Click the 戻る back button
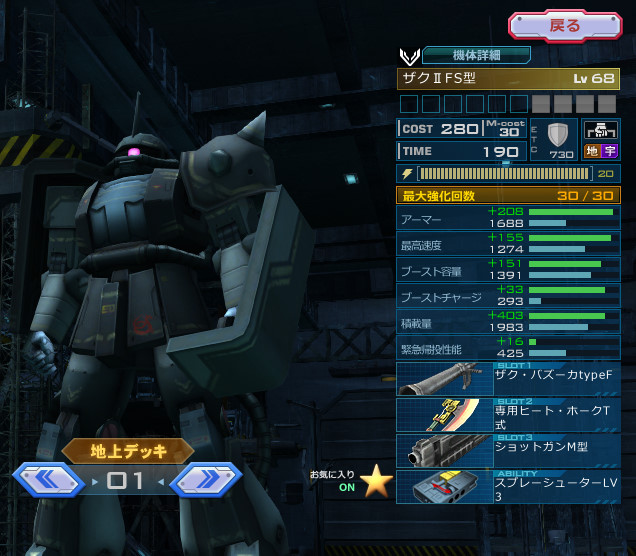 (565, 25)
